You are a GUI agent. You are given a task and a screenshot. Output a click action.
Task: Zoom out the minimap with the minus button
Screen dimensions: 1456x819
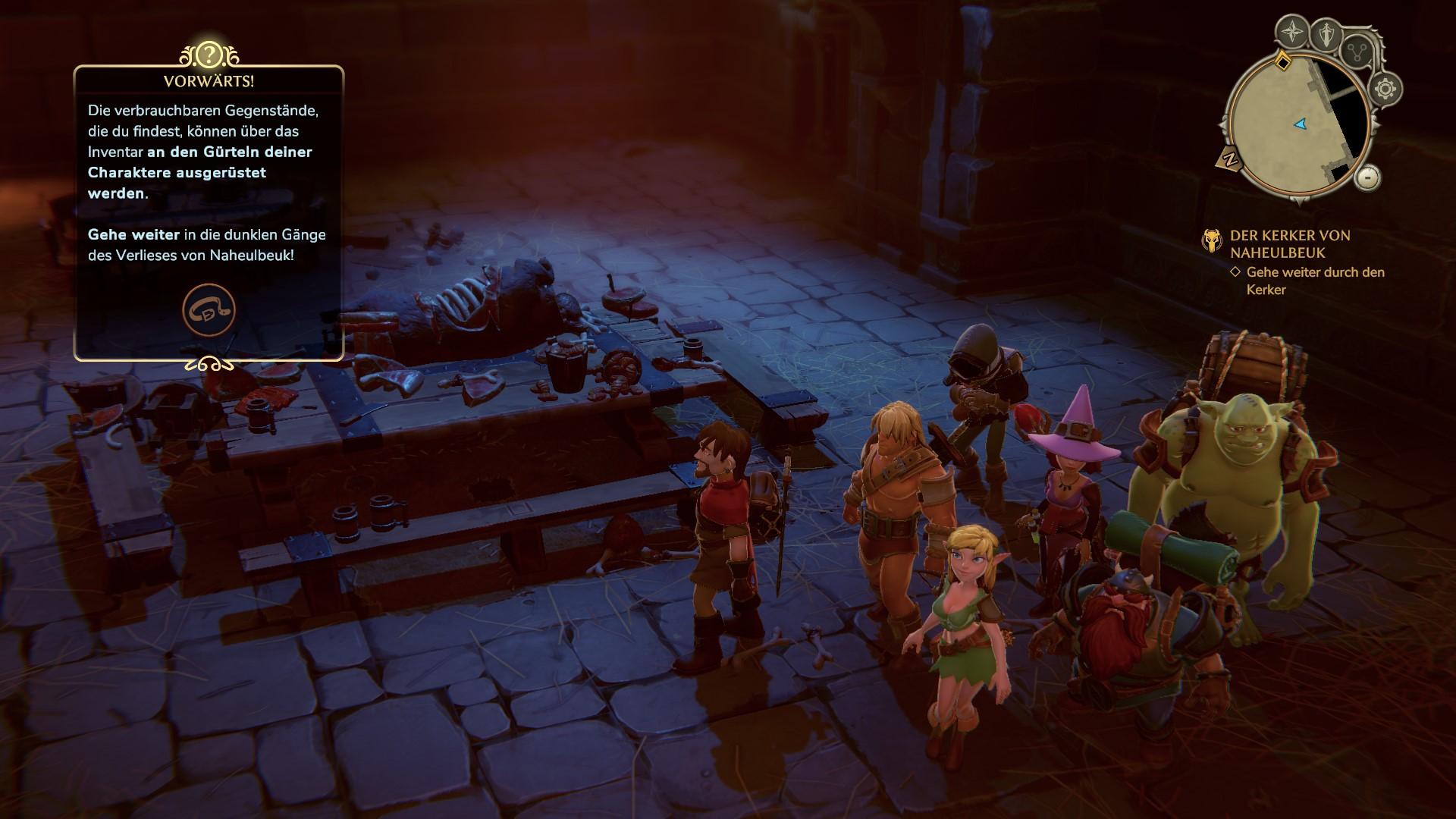click(1367, 177)
